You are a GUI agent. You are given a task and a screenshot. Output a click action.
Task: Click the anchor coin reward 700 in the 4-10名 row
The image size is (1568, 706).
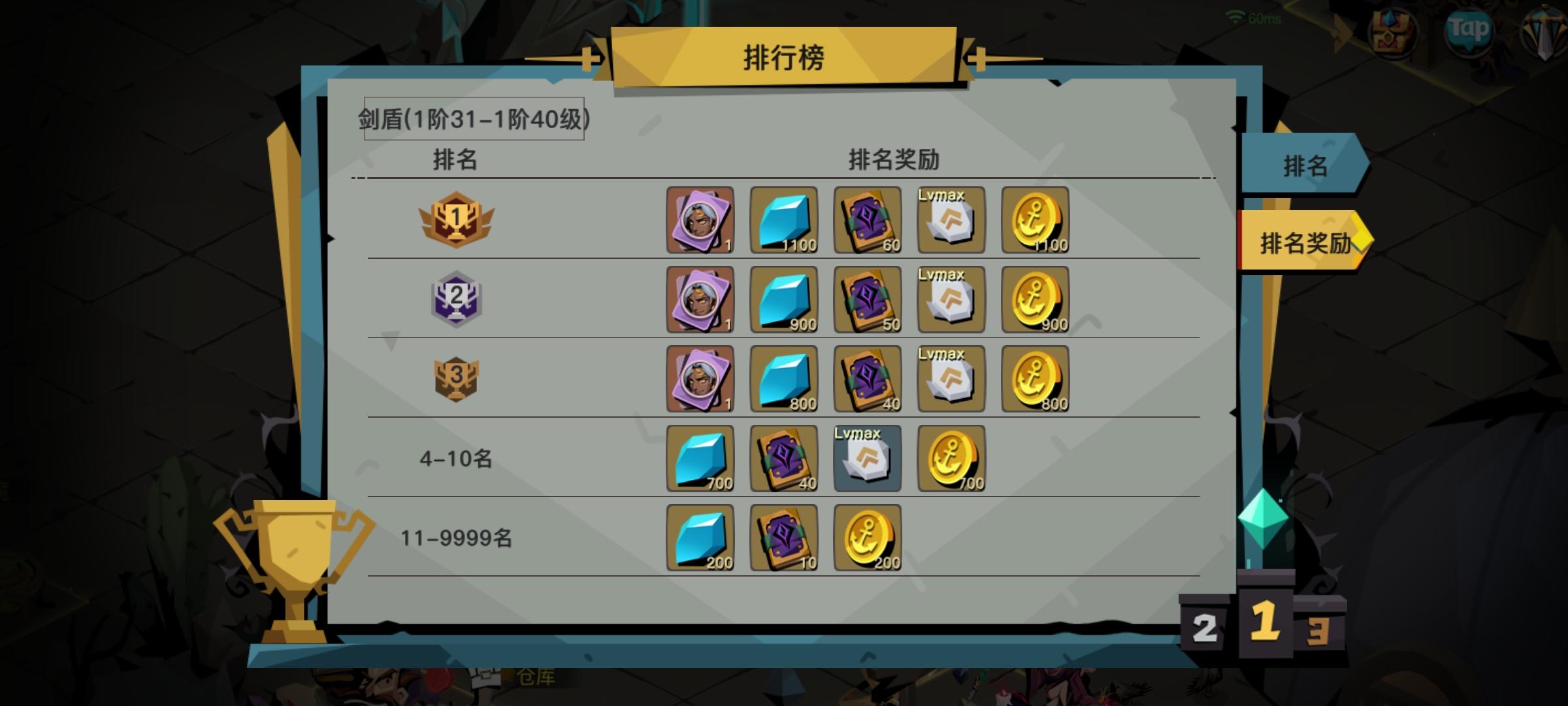pos(951,458)
